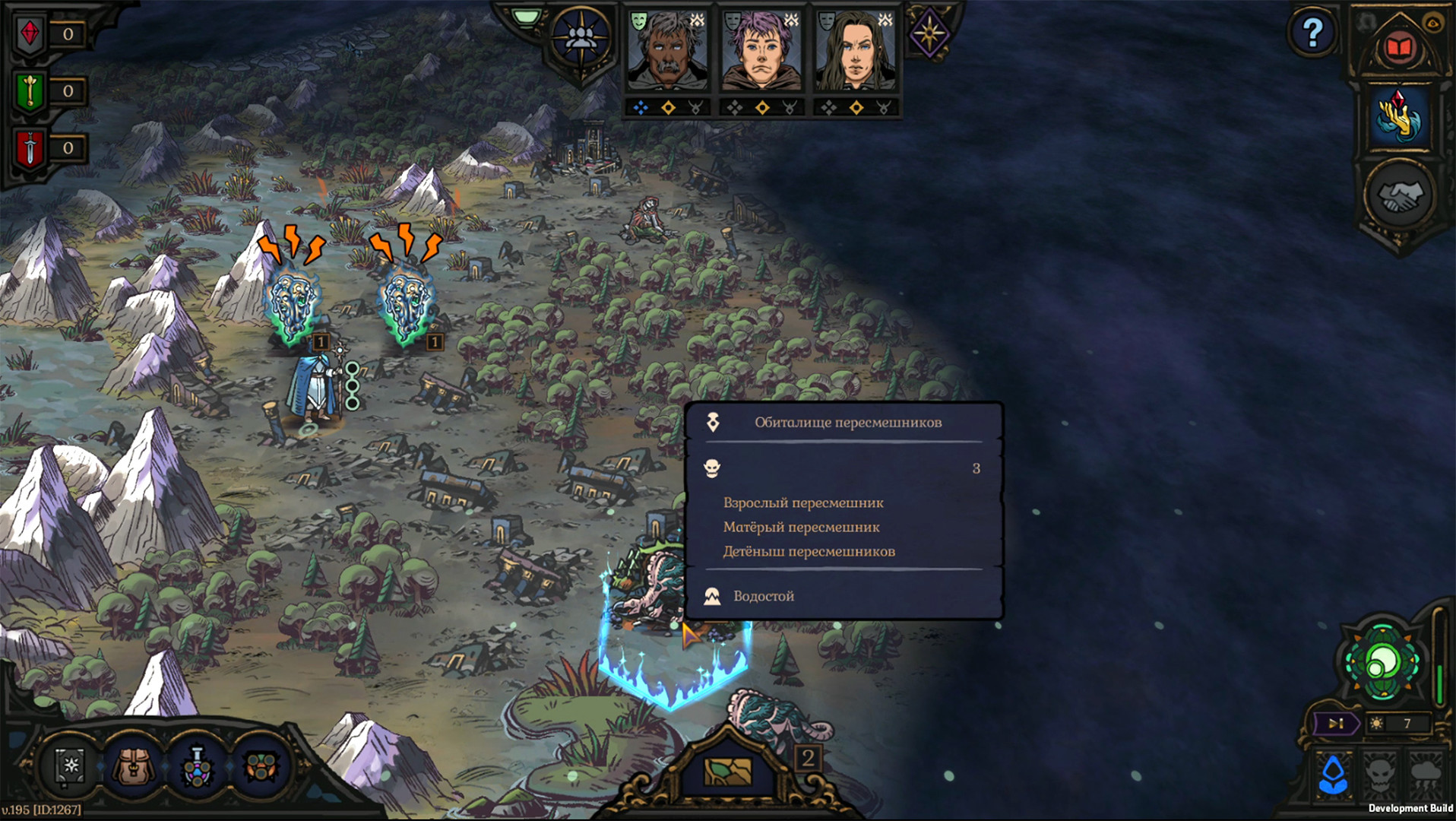Click the red crystal resource icon
1456x821 pixels.
(x=30, y=34)
